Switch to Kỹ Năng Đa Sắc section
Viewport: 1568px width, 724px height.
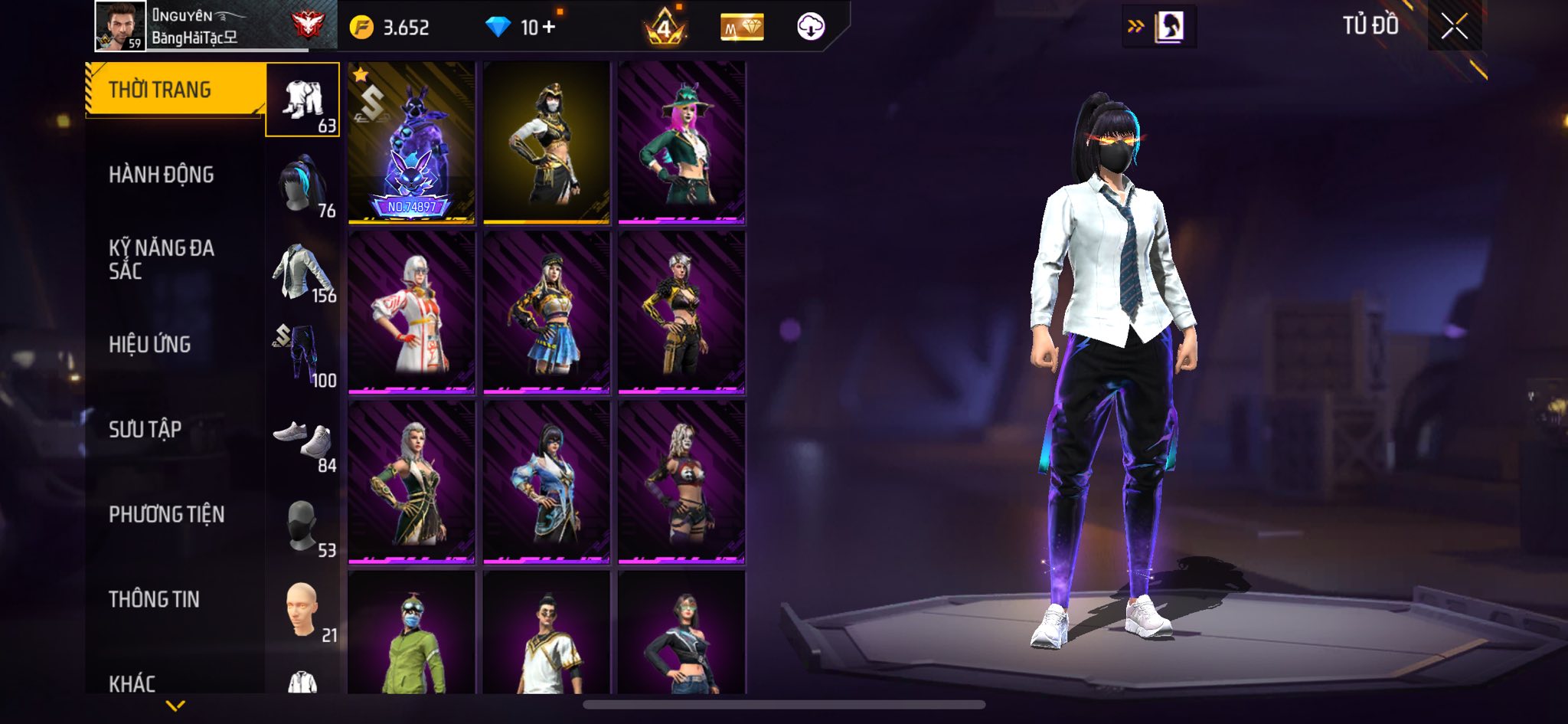pos(161,259)
